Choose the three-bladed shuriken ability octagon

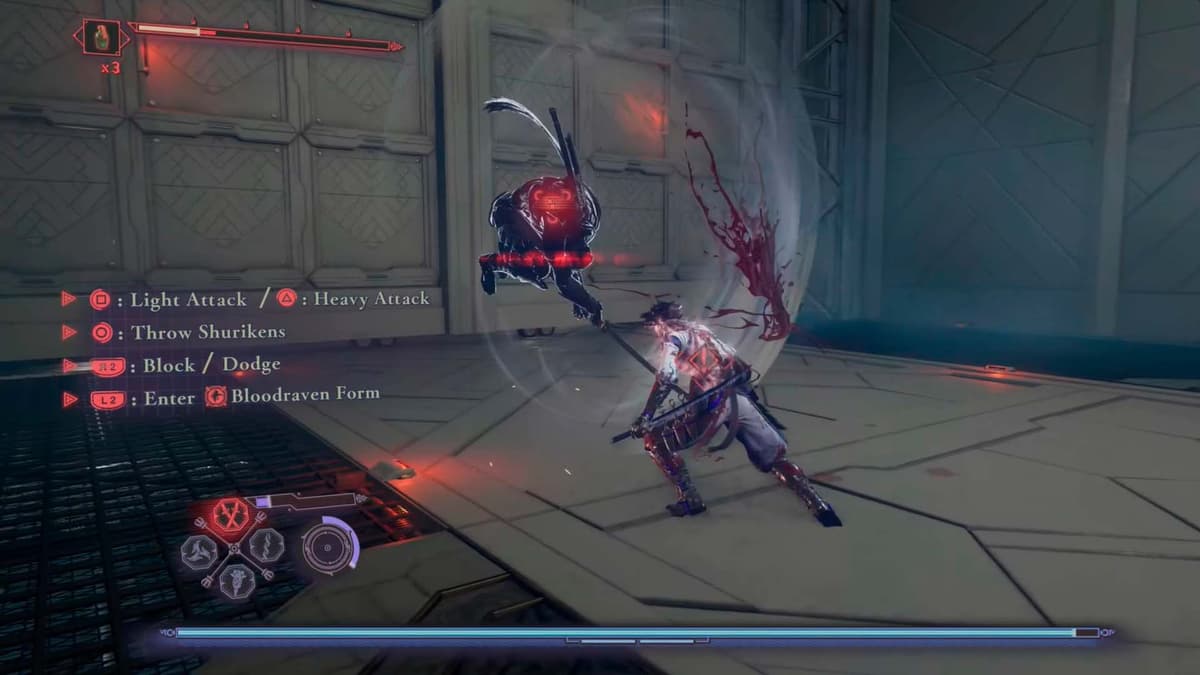click(199, 549)
